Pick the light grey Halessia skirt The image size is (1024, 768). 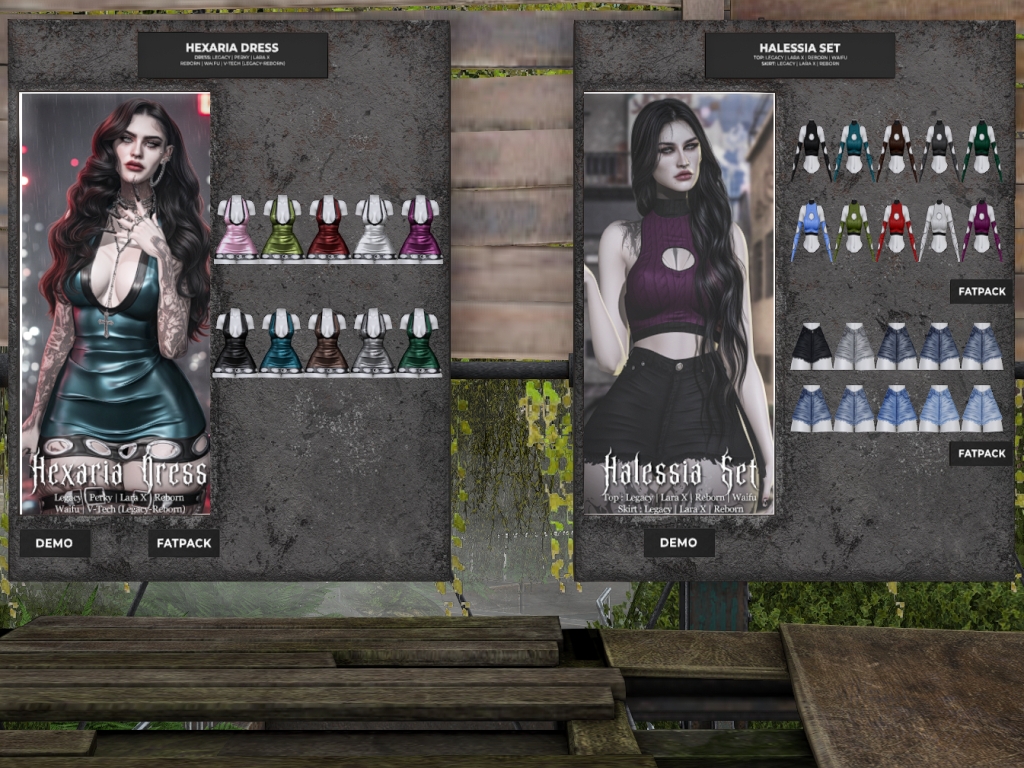(x=854, y=346)
